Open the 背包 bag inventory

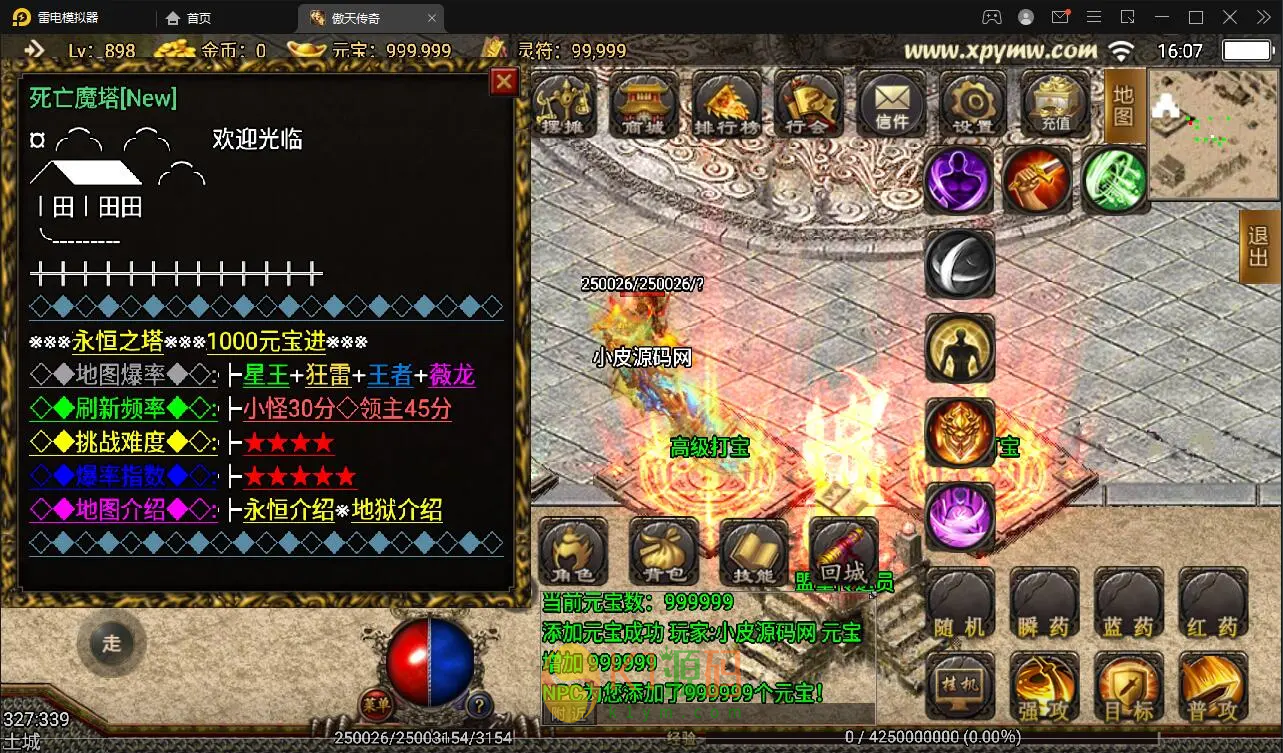[x=664, y=552]
